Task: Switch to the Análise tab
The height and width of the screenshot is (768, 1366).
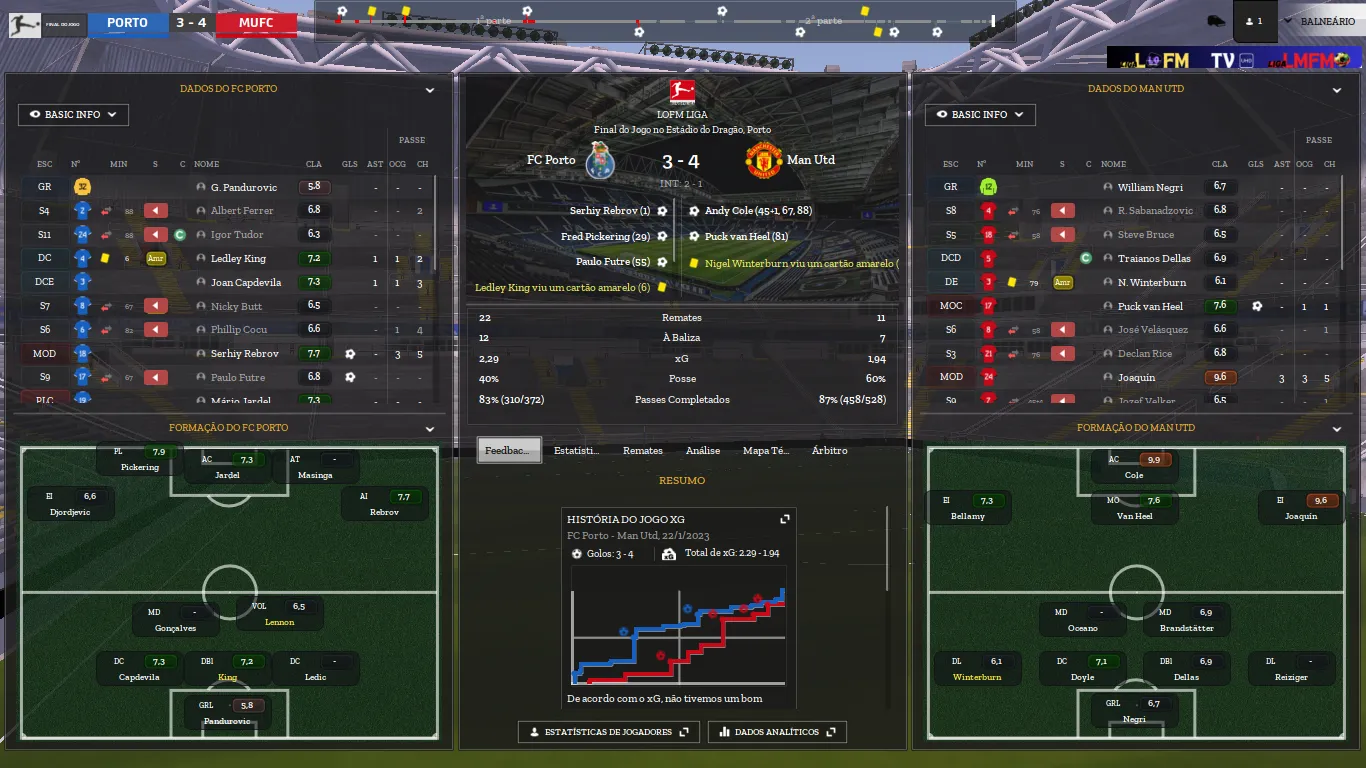Action: pyautogui.click(x=703, y=451)
